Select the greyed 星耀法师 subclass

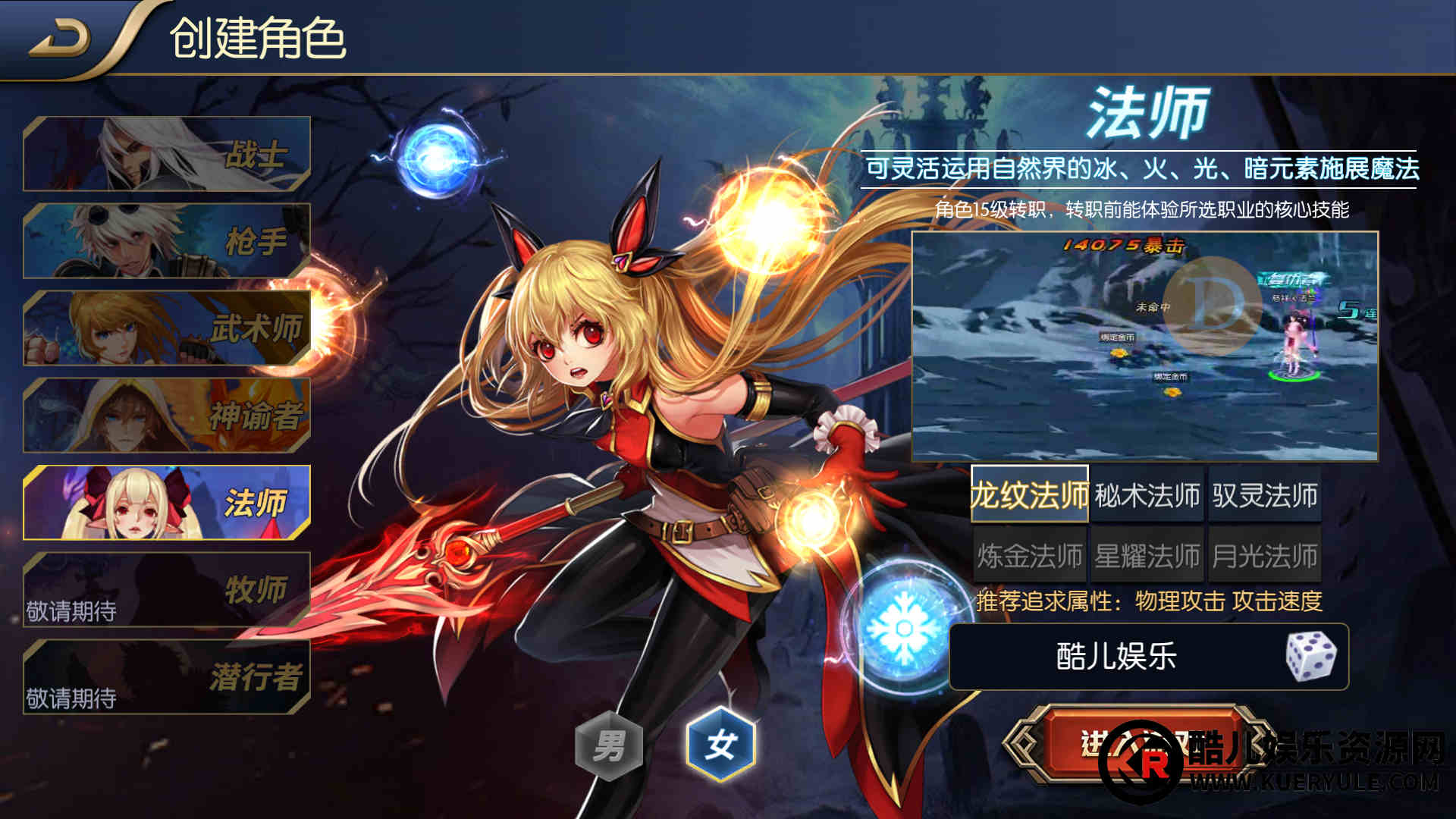click(1147, 556)
